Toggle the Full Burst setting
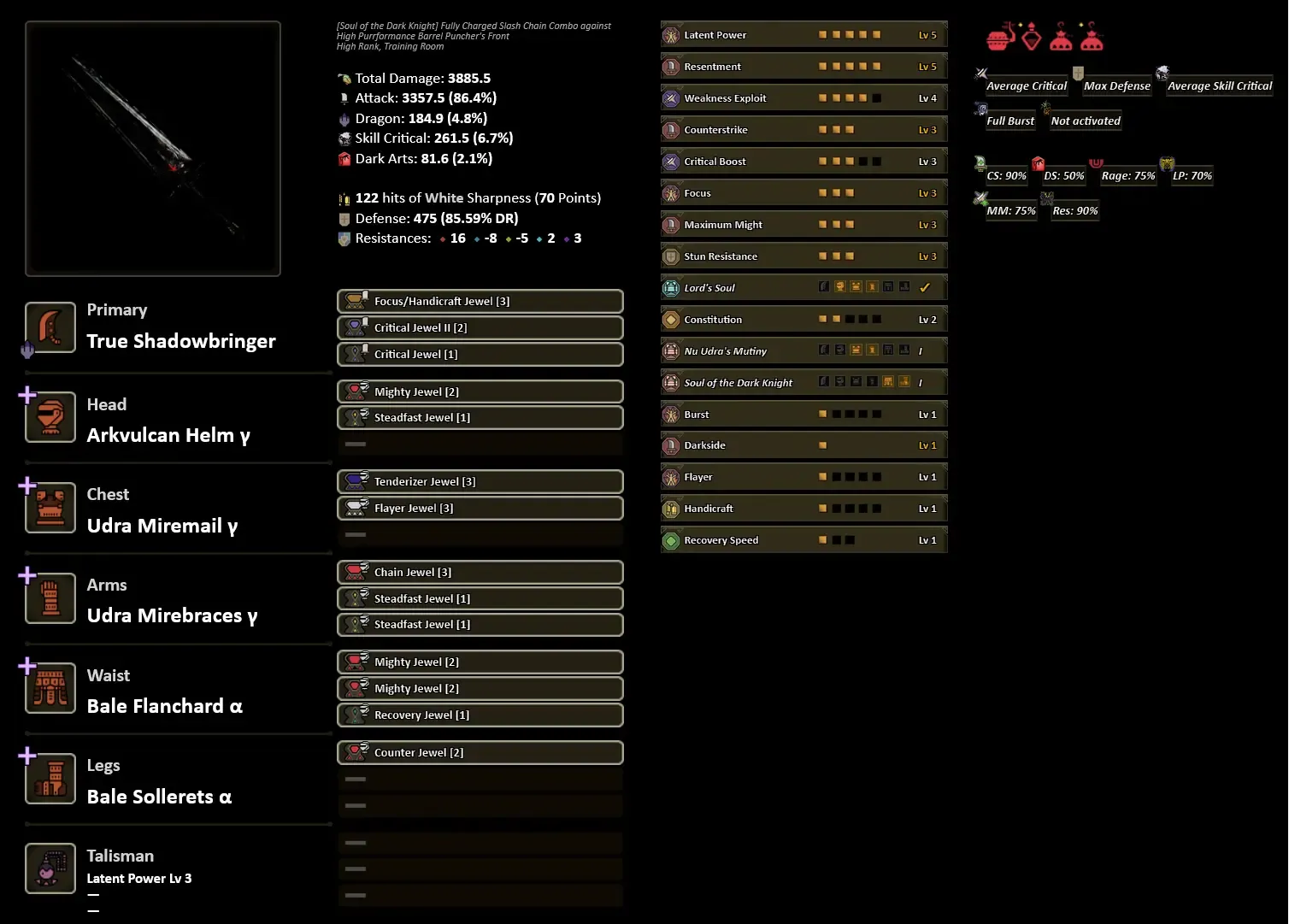 pyautogui.click(x=1009, y=120)
